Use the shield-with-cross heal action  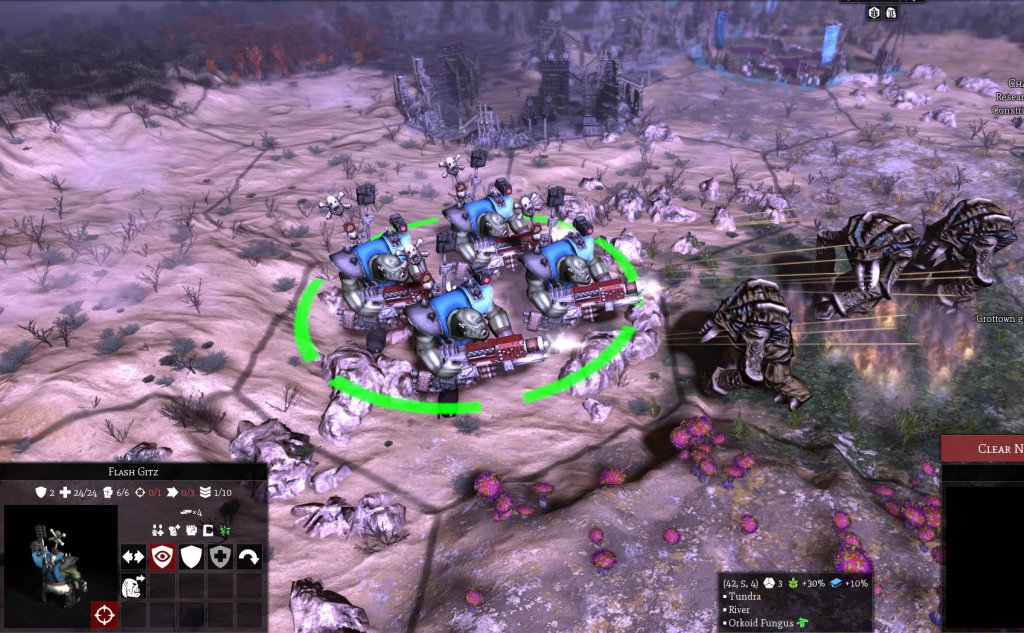coord(220,557)
